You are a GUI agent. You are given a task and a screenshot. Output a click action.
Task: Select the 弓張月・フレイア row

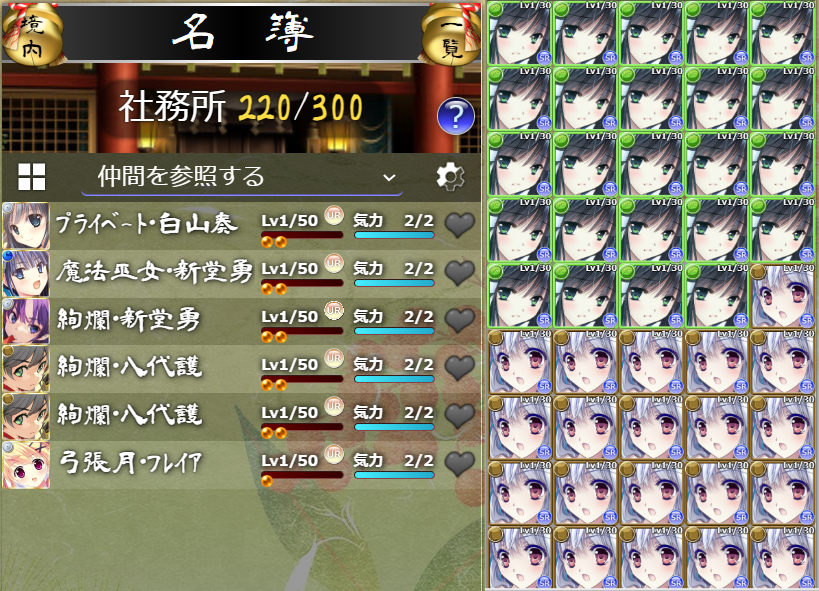point(132,463)
